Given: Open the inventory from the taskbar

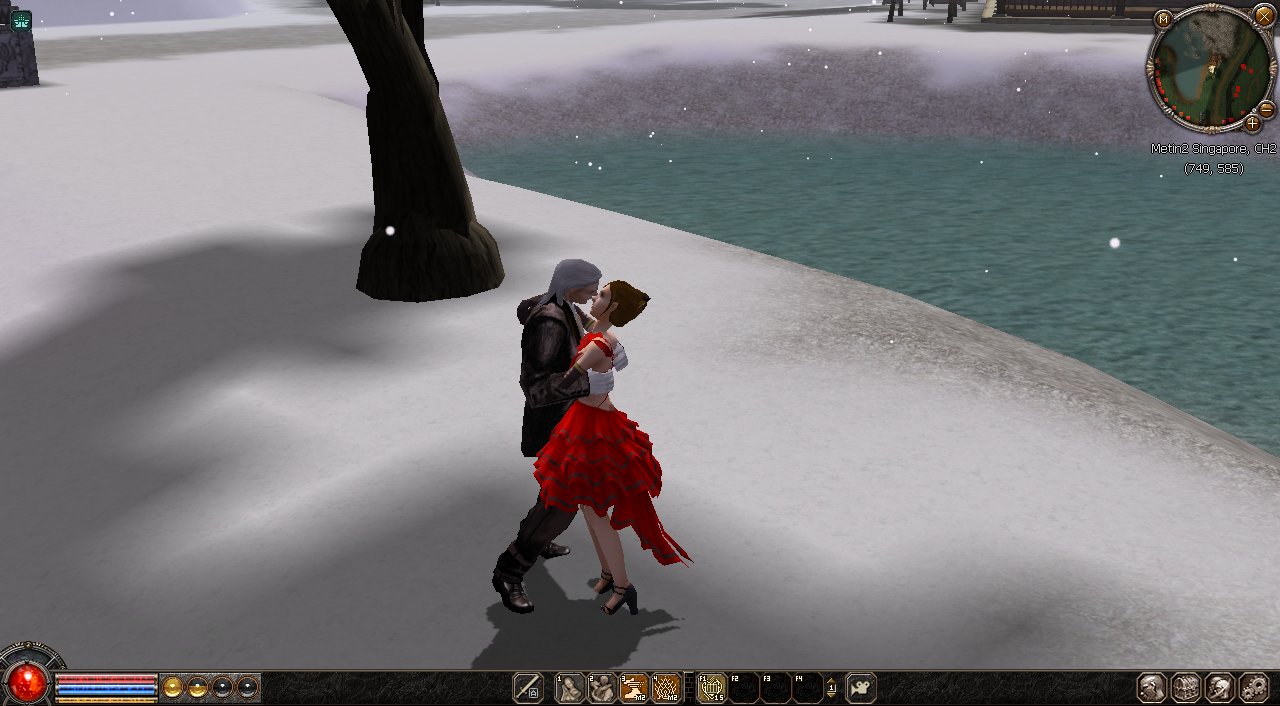Looking at the screenshot, I should (1186, 688).
